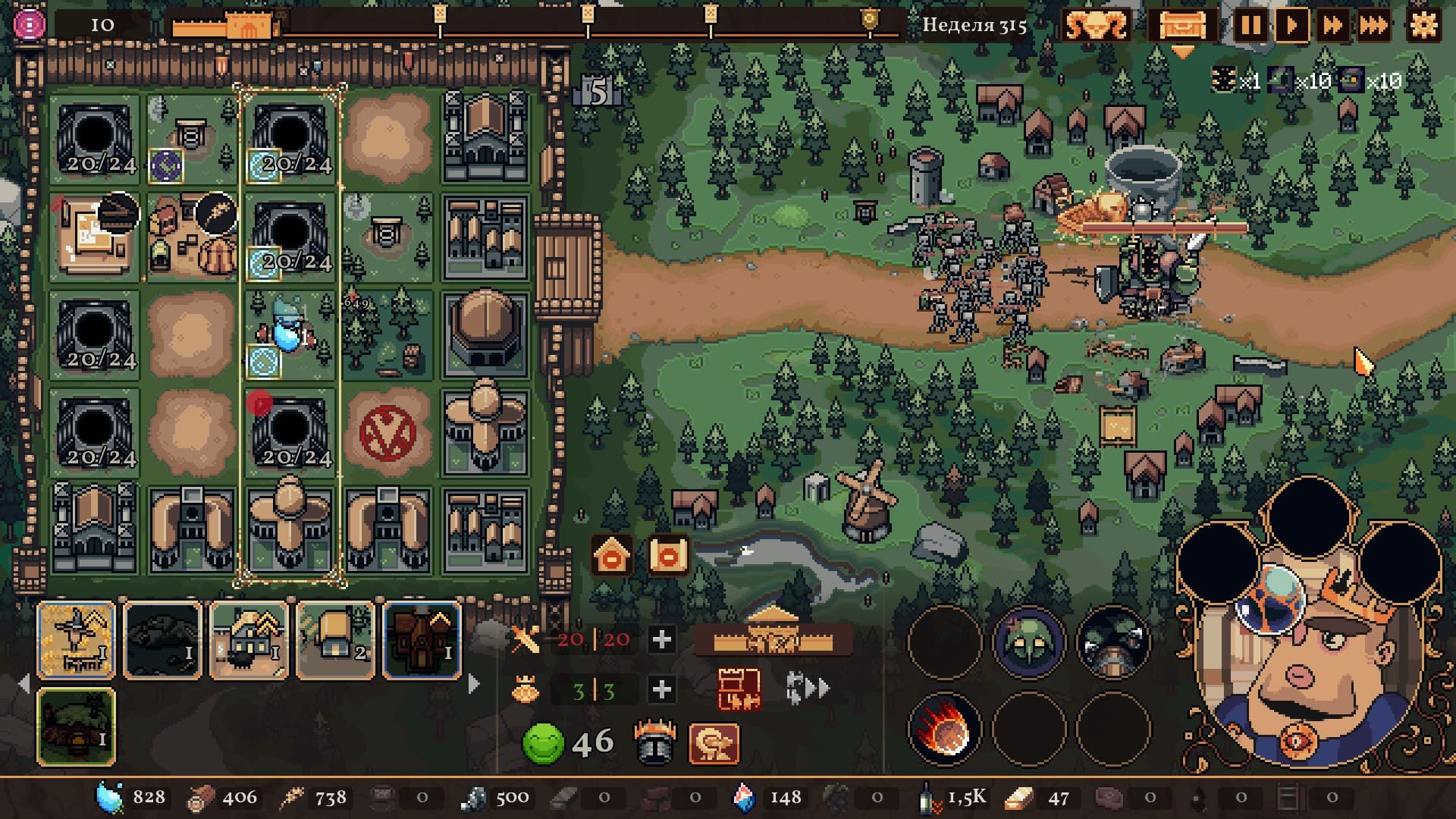Click the pink round menu button
Viewport: 1456px width, 819px height.
click(x=30, y=25)
